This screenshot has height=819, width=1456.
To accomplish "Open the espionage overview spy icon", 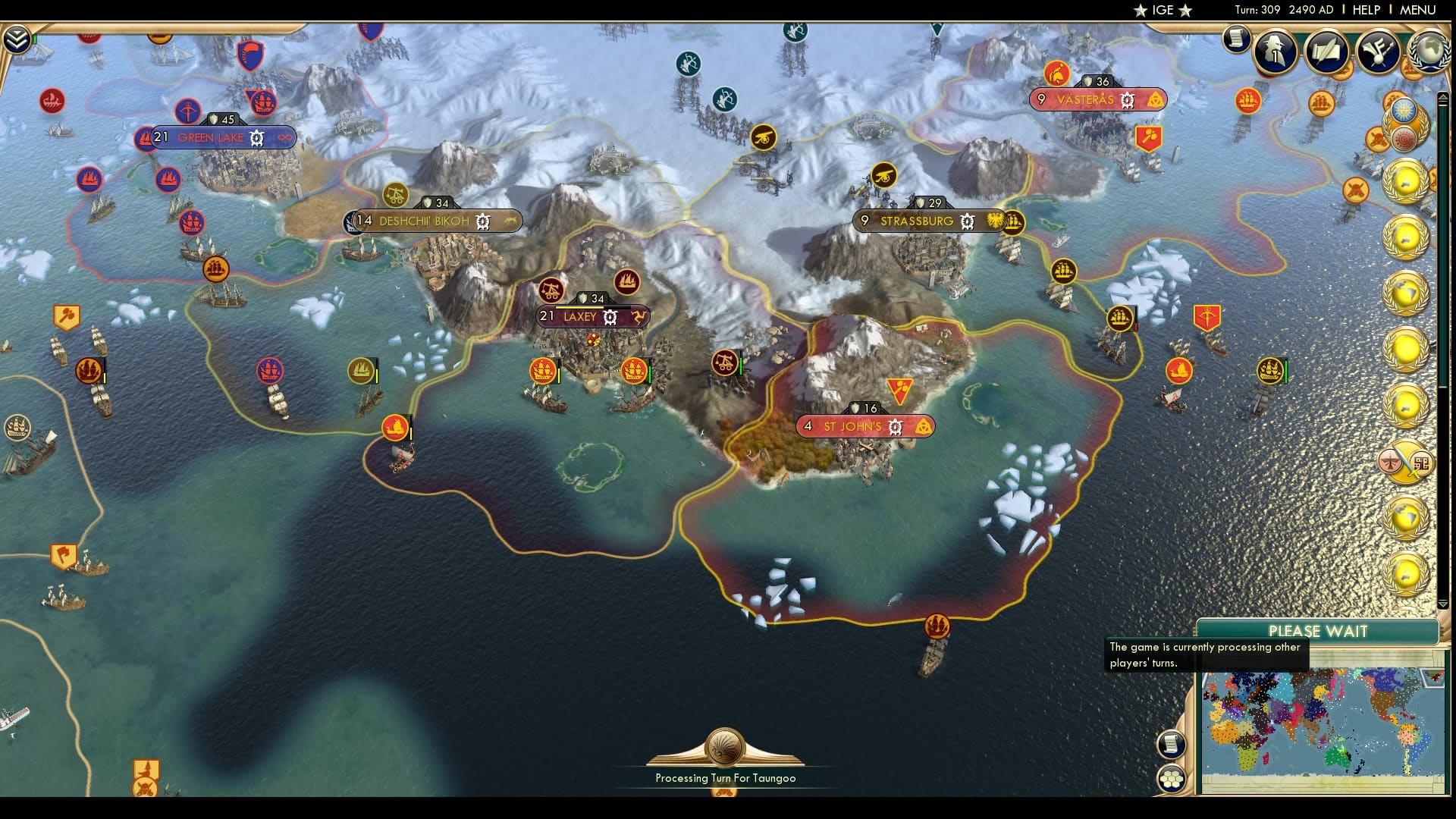I will point(1275,51).
